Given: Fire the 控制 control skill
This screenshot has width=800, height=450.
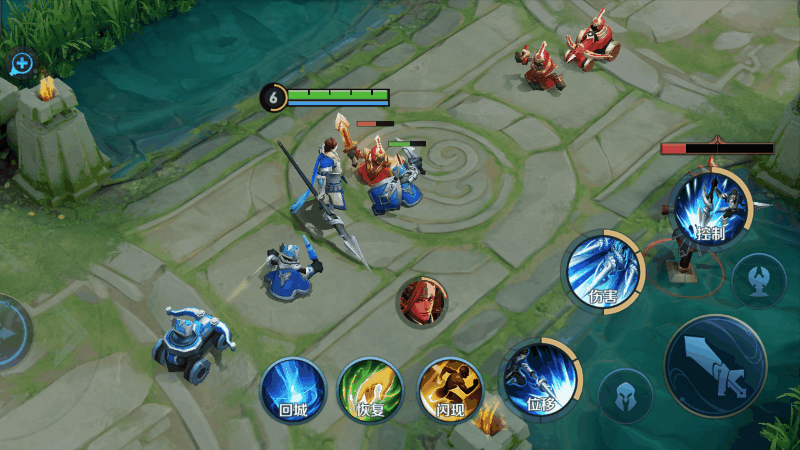Looking at the screenshot, I should pyautogui.click(x=710, y=209).
